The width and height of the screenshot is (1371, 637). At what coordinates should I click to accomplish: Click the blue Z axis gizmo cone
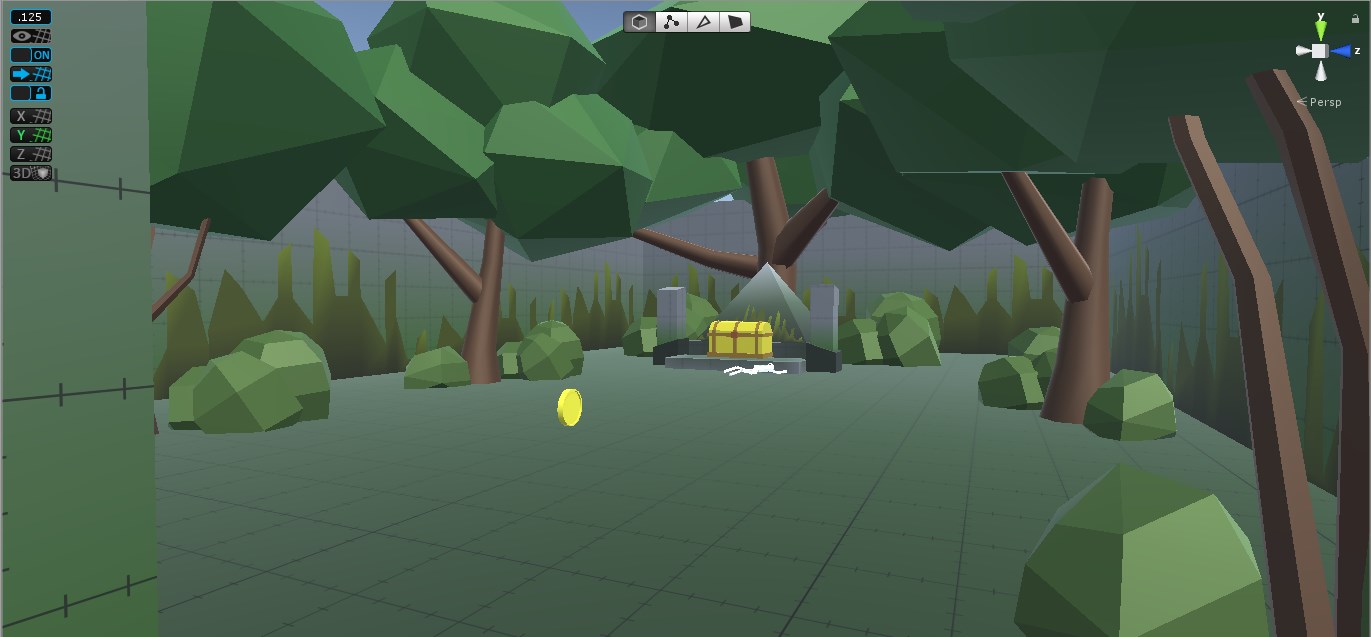point(1340,51)
